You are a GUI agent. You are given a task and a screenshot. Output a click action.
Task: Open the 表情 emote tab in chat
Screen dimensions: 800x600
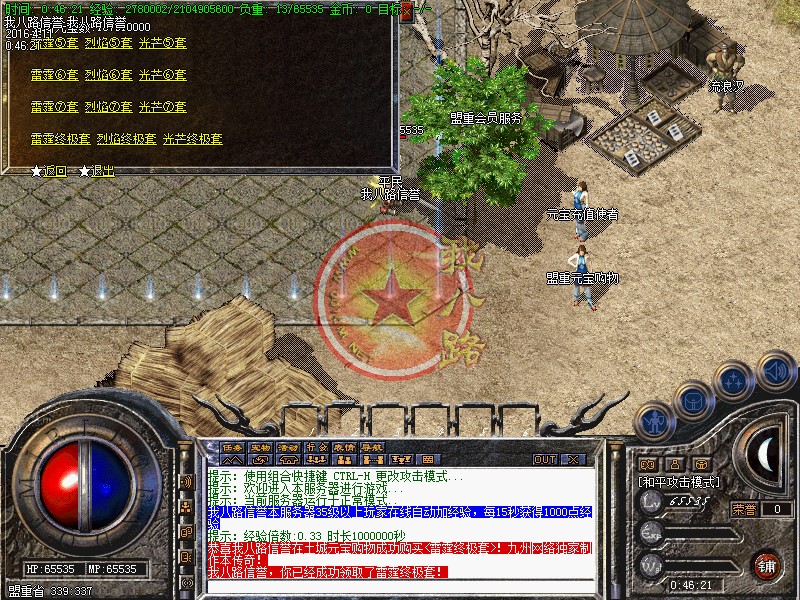[x=344, y=447]
